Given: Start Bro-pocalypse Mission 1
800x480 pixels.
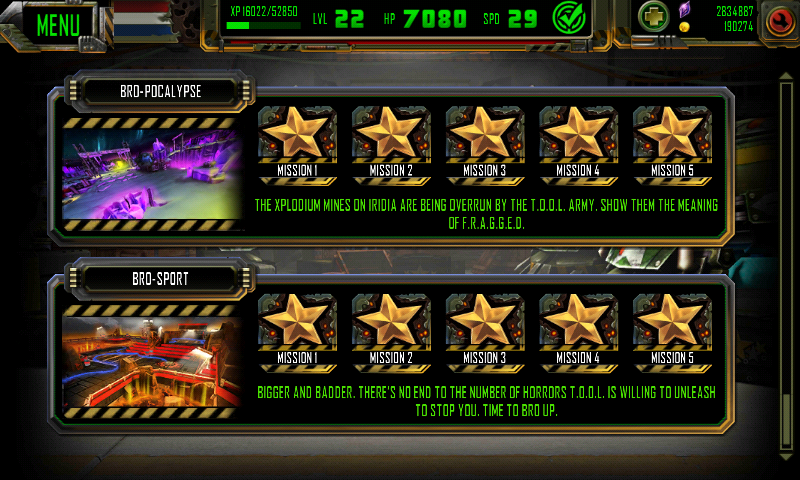Looking at the screenshot, I should 297,140.
